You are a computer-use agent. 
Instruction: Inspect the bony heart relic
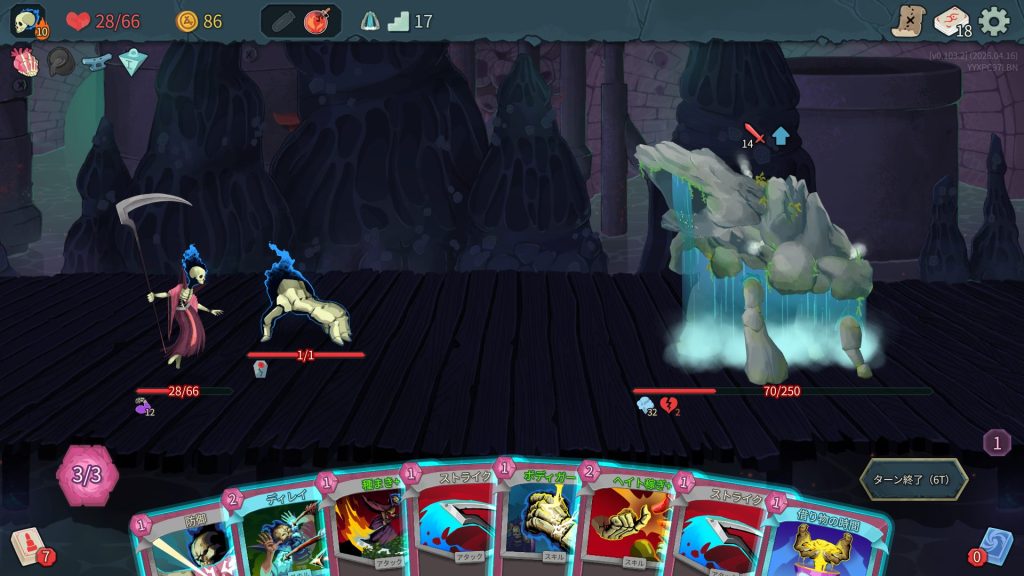tap(24, 62)
